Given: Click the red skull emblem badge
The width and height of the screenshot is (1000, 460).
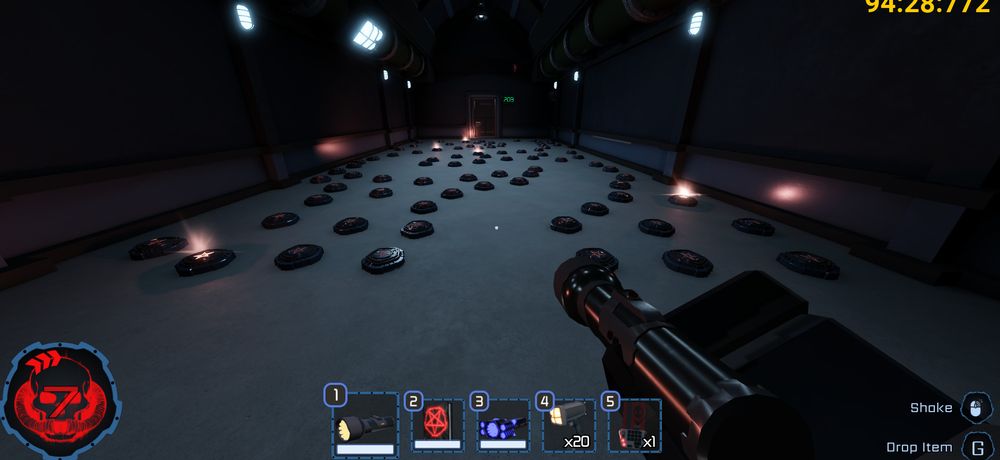Looking at the screenshot, I should (62, 402).
